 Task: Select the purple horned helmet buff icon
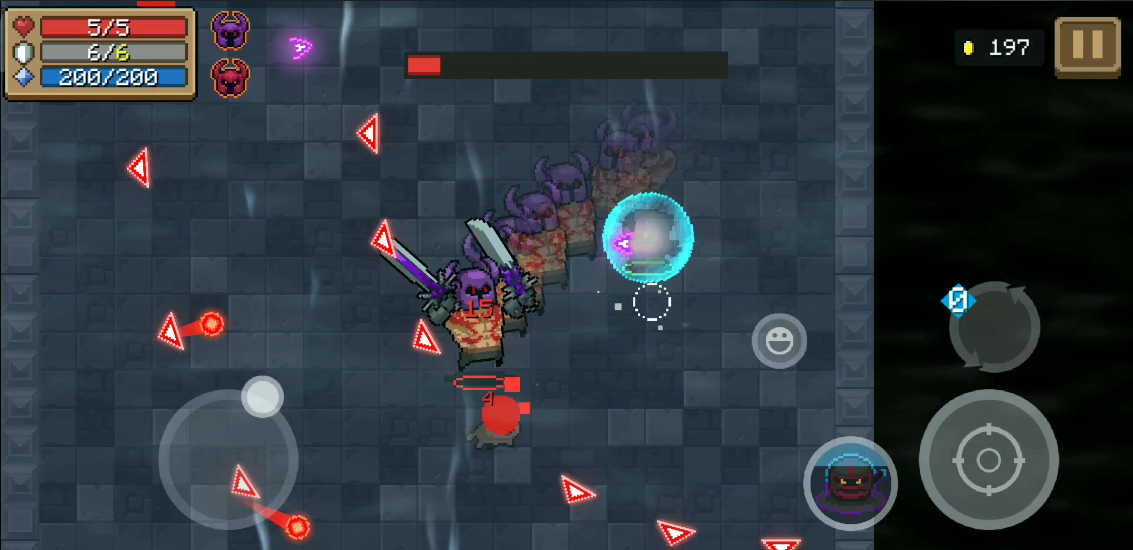[231, 31]
